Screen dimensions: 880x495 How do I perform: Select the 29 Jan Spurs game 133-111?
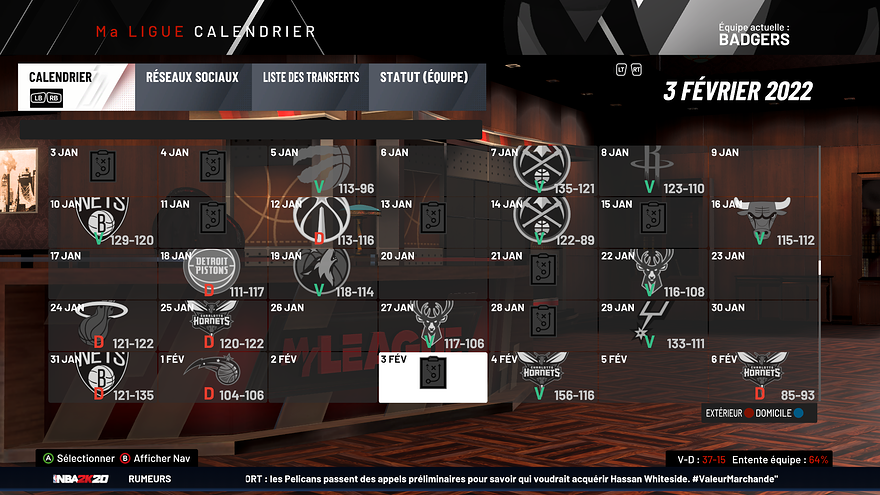[652, 324]
